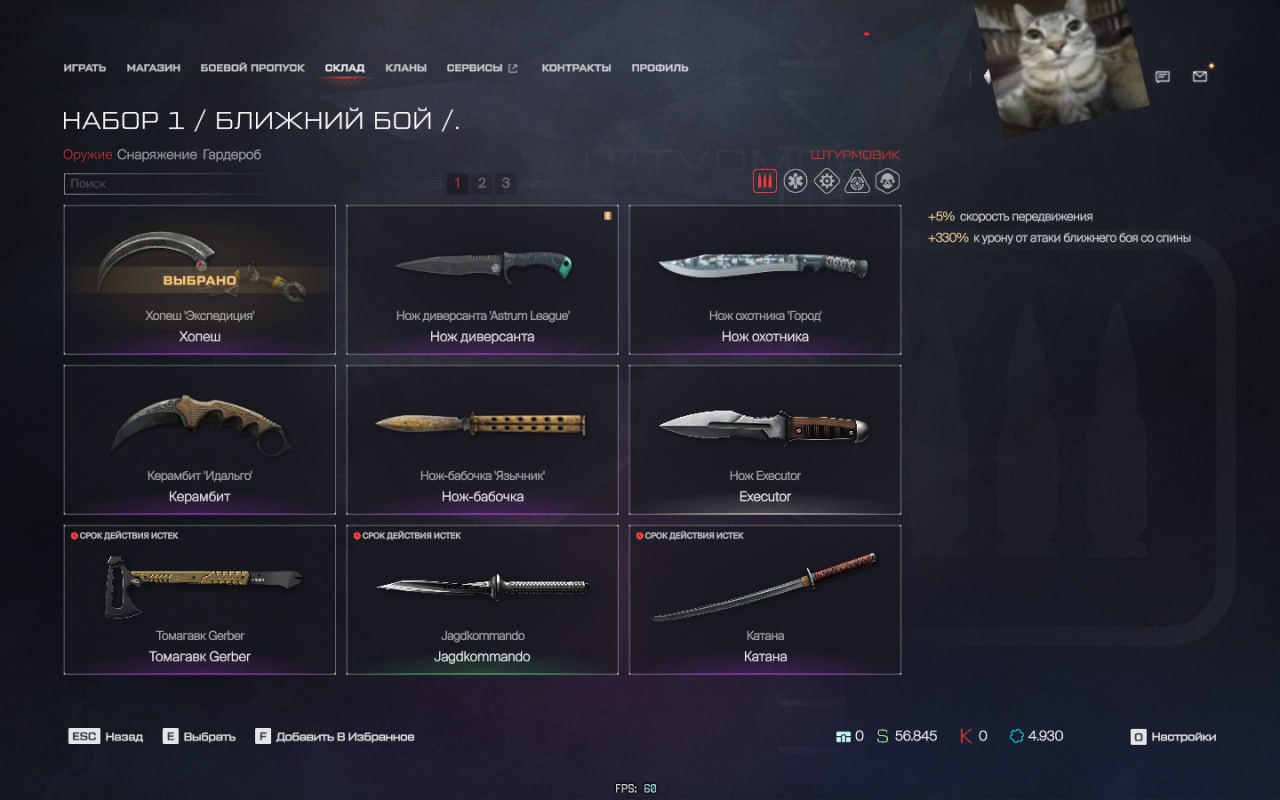1280x800 pixels.
Task: Select the Томагавк Gerber card
Action: tap(199, 599)
